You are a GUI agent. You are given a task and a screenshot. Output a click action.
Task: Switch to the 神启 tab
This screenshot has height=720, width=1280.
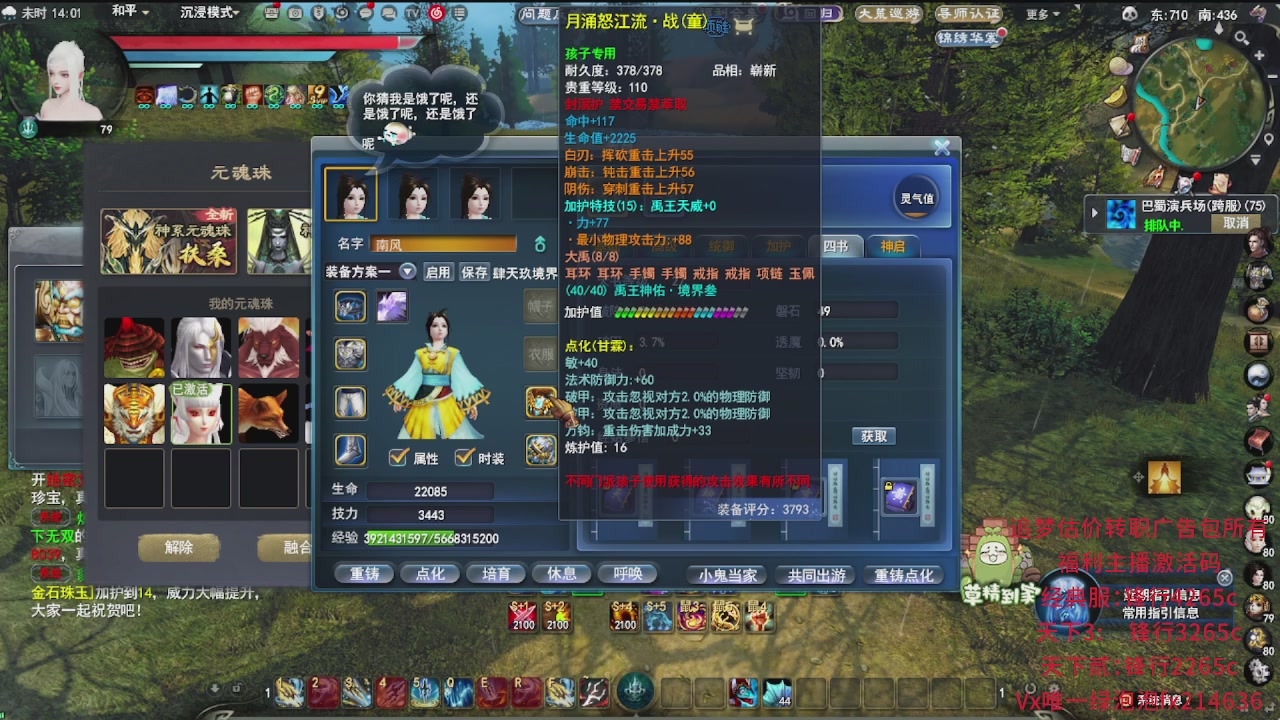coord(893,246)
